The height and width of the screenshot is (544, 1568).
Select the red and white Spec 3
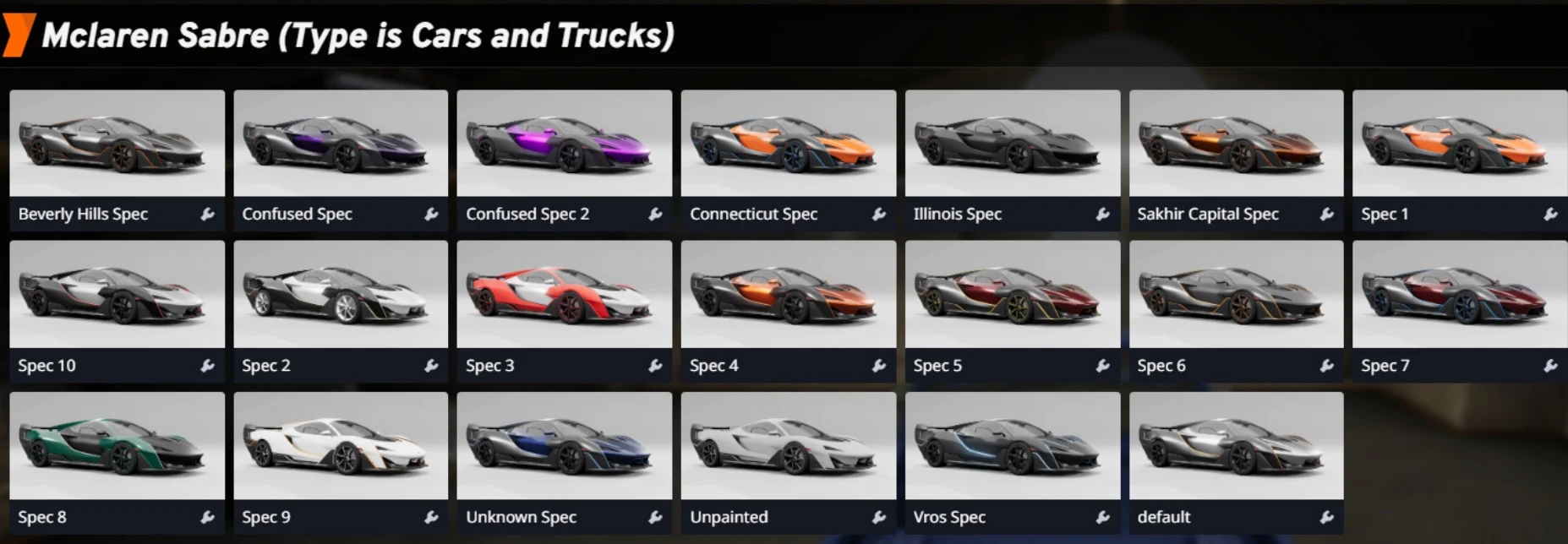tap(564, 295)
